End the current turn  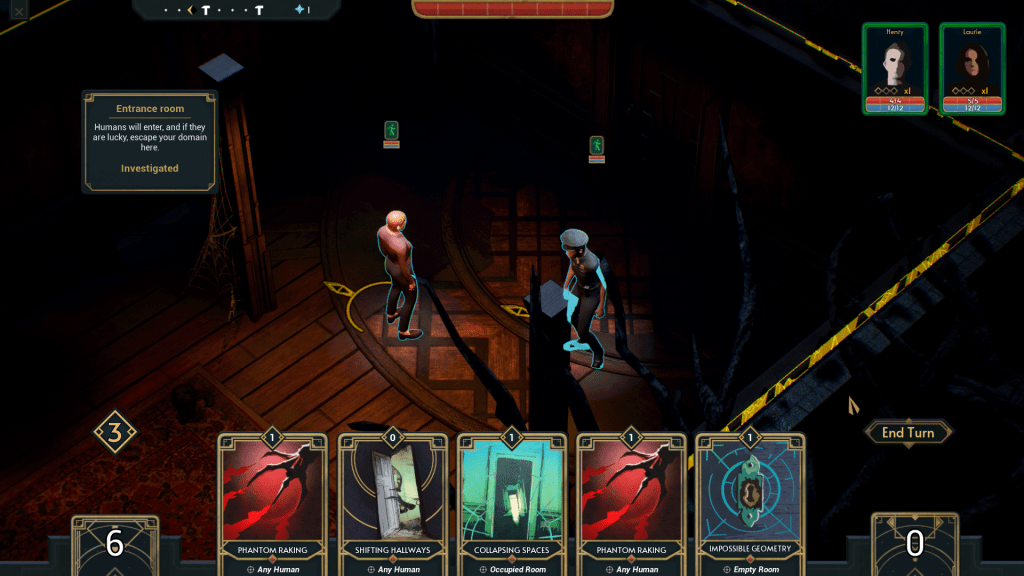pyautogui.click(x=907, y=432)
